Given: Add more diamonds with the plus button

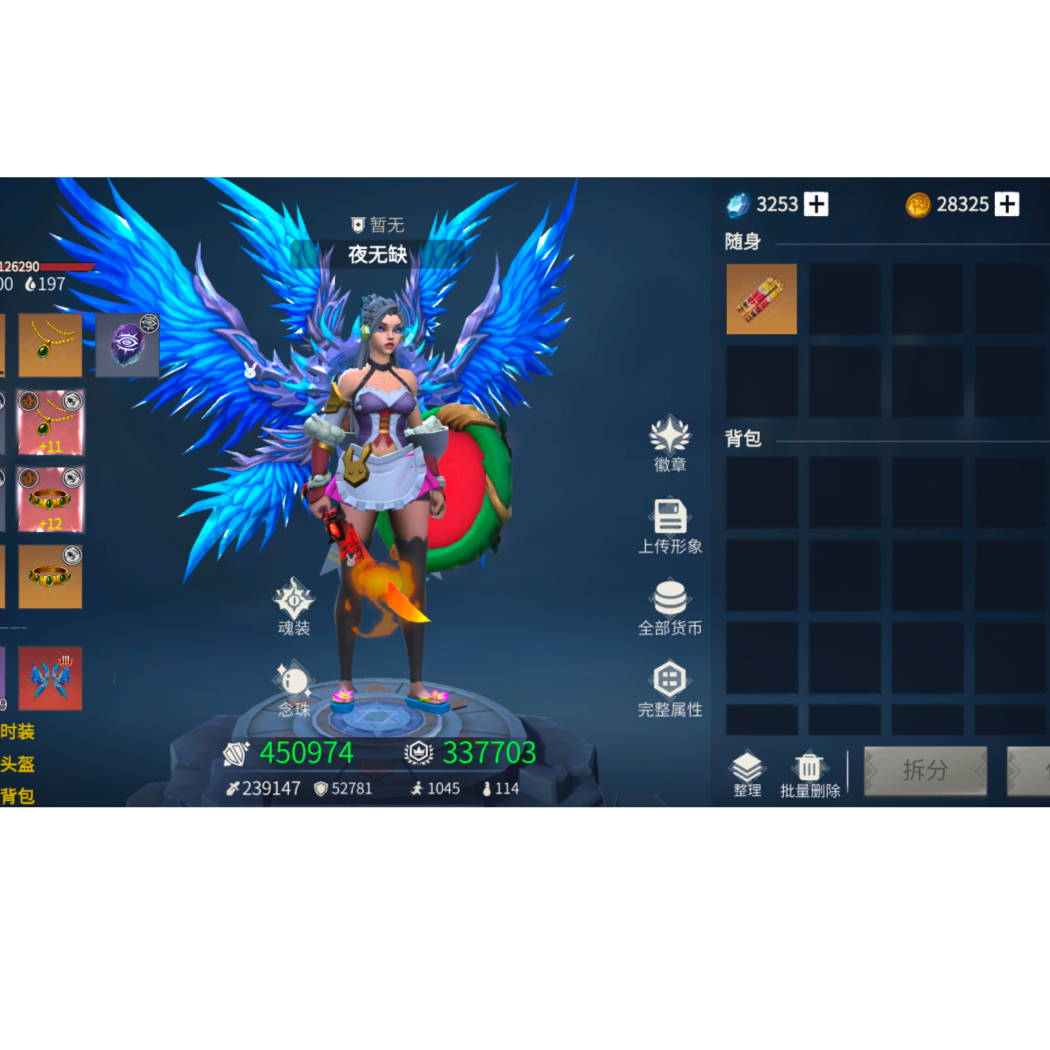Looking at the screenshot, I should [x=816, y=204].
